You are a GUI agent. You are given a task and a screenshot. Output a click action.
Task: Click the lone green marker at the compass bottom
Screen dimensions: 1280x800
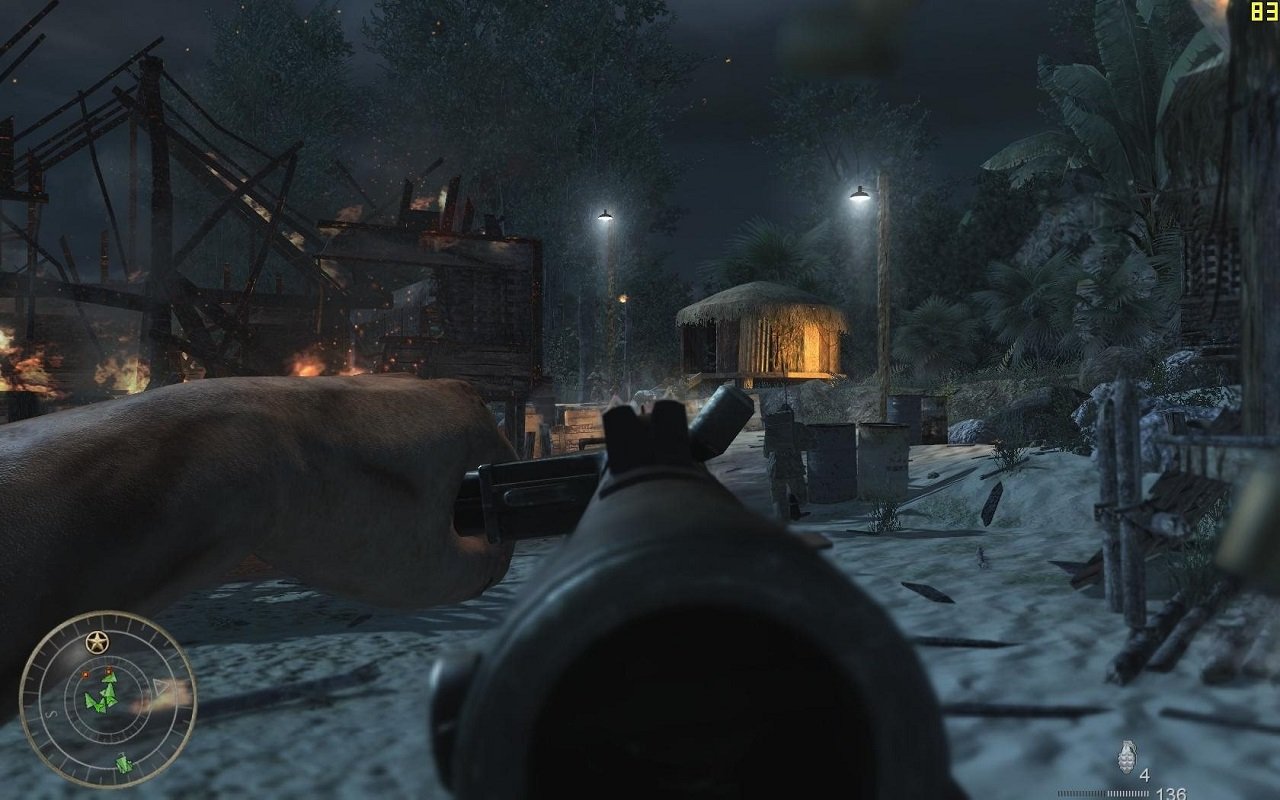tap(122, 761)
